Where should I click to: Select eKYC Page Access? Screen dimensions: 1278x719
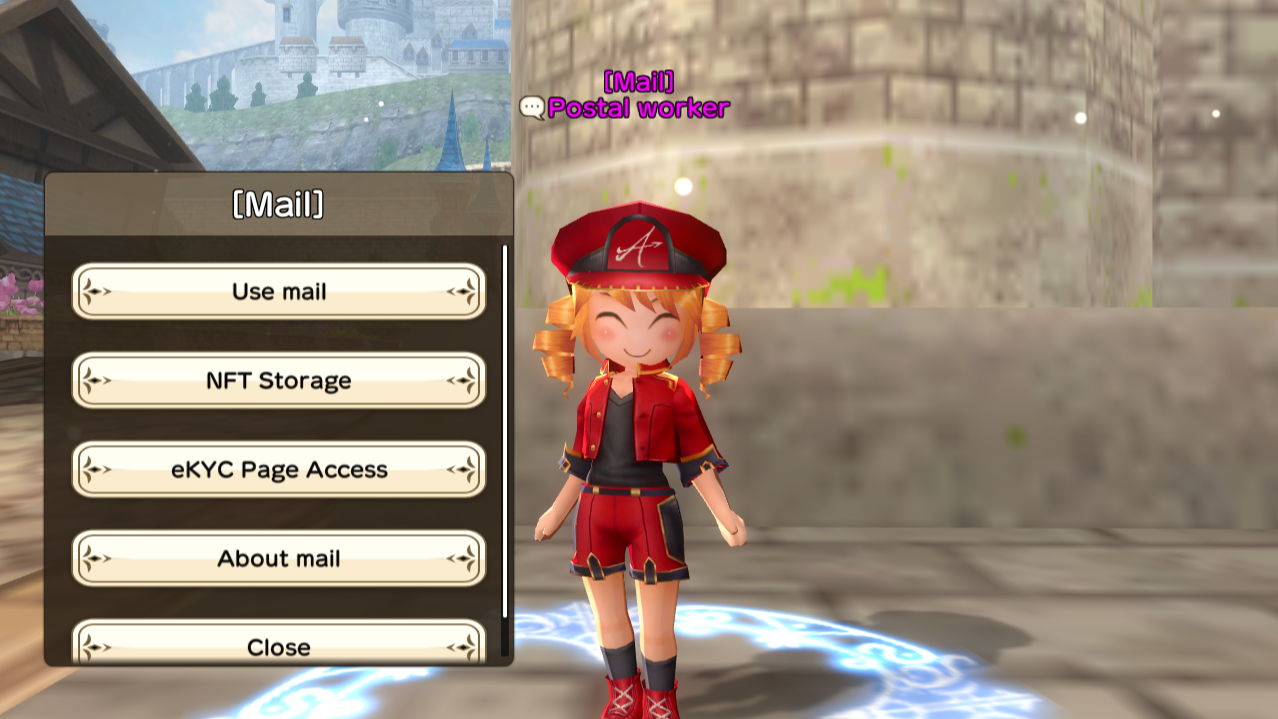pyautogui.click(x=278, y=469)
